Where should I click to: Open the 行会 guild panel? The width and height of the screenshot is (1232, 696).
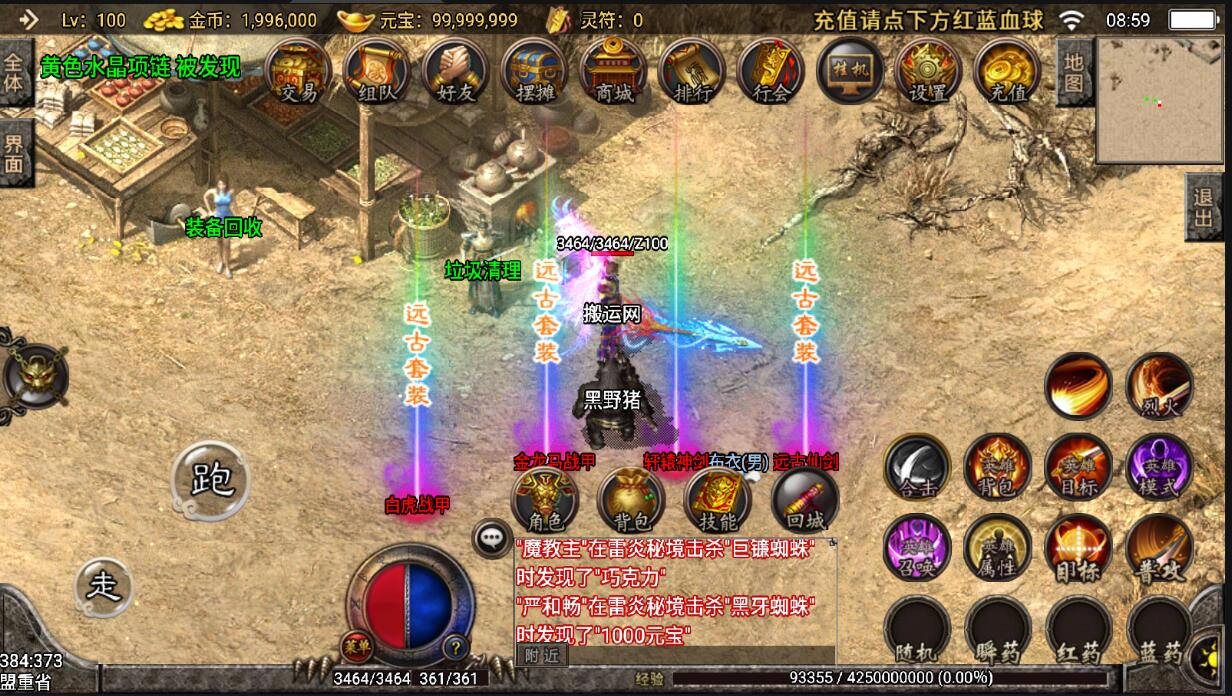coord(771,72)
